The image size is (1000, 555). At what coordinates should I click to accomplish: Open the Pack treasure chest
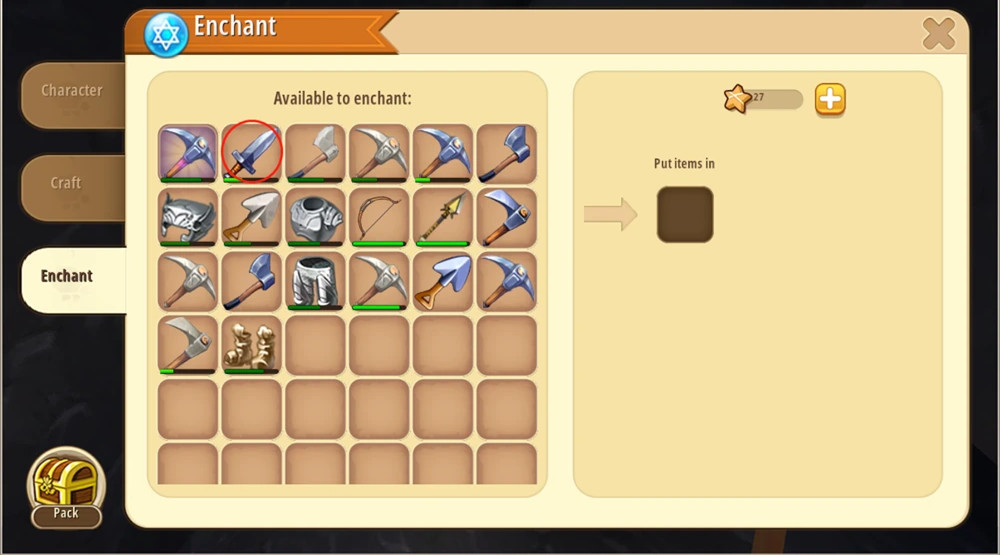tap(66, 487)
